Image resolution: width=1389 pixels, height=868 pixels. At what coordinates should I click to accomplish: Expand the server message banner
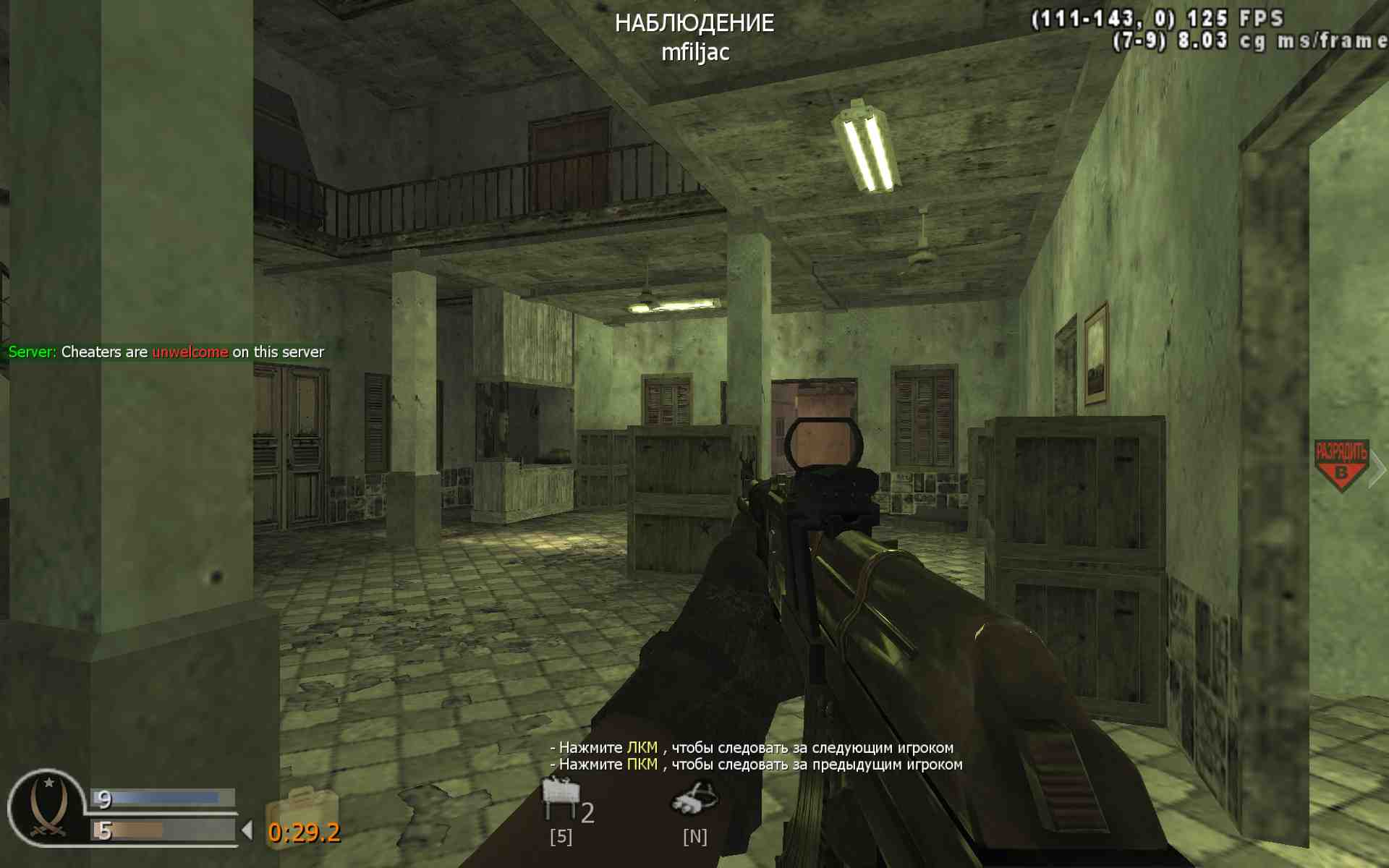pyautogui.click(x=166, y=352)
